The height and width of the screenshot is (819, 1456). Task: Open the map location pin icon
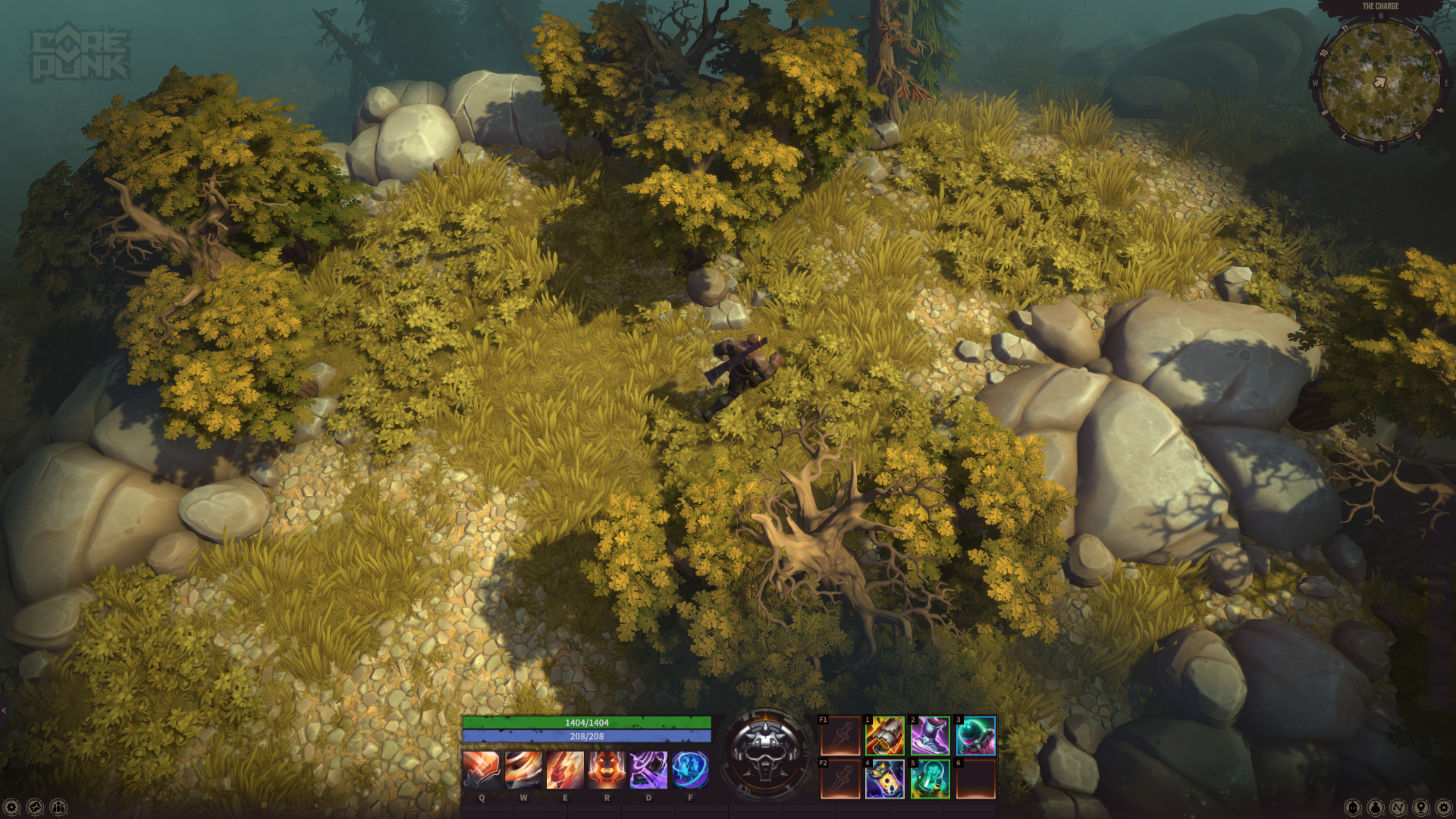[x=1421, y=808]
